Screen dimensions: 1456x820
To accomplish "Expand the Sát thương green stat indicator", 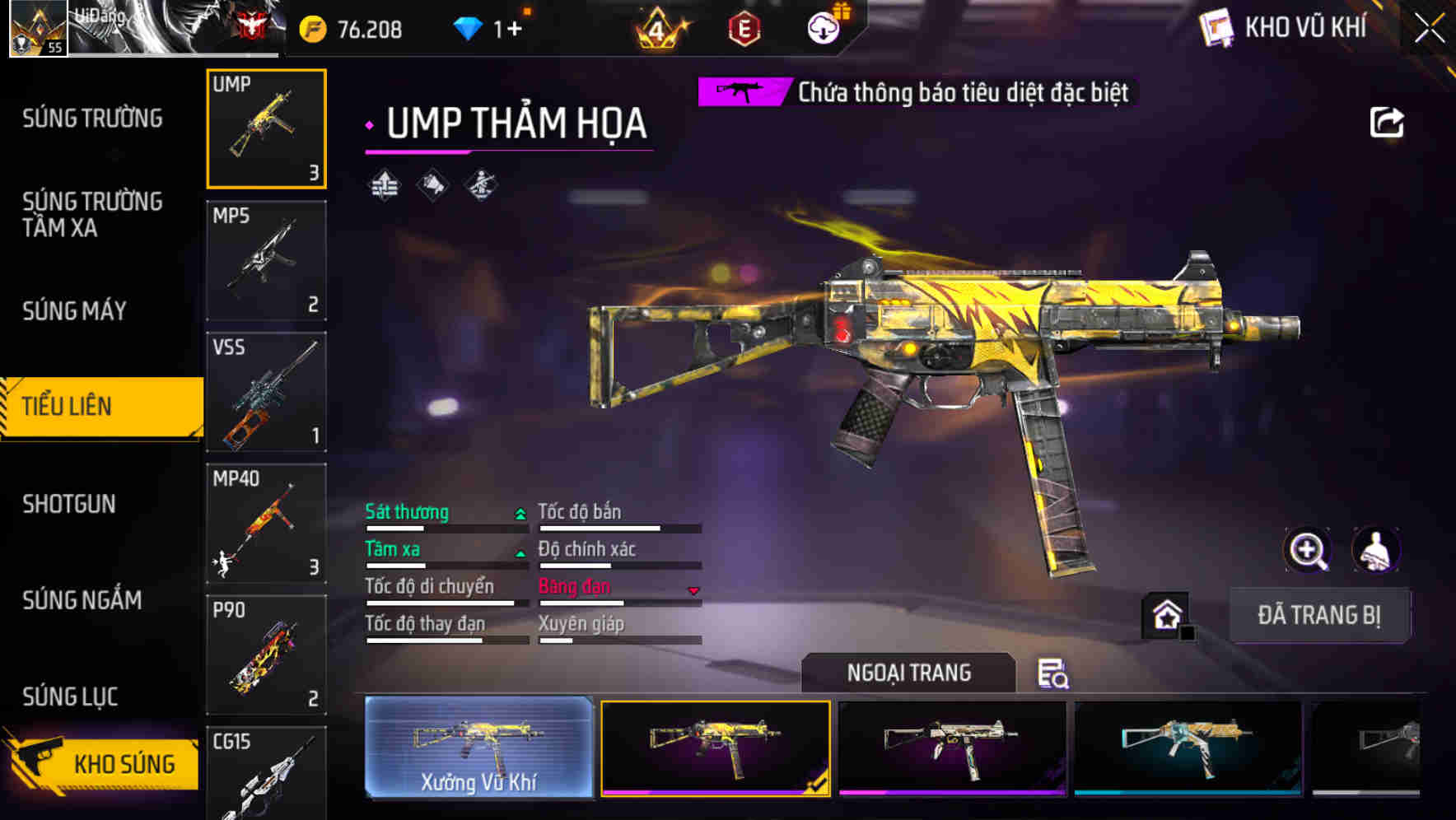I will (x=519, y=512).
